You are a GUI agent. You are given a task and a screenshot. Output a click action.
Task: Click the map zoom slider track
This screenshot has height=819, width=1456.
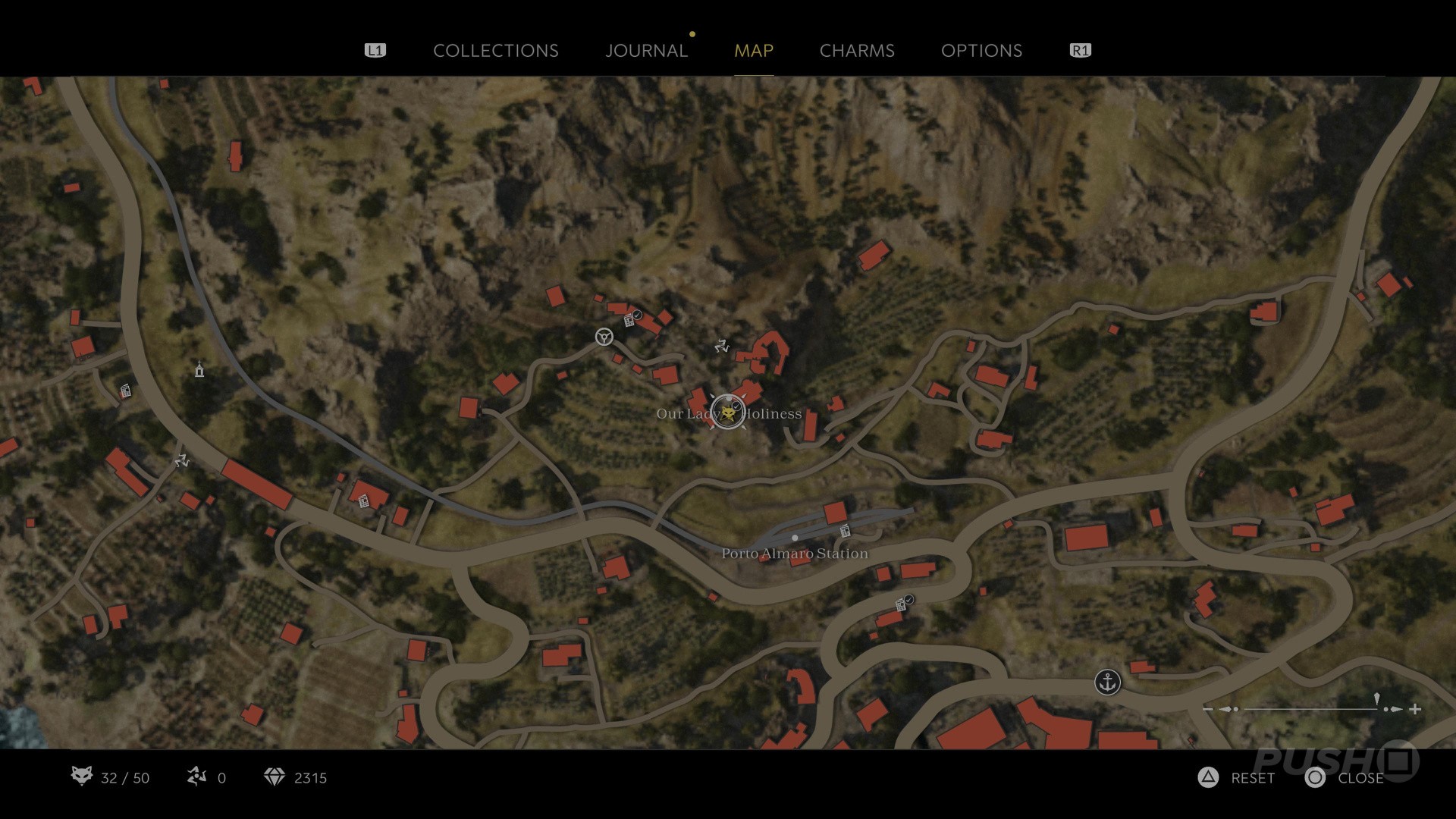1310,709
